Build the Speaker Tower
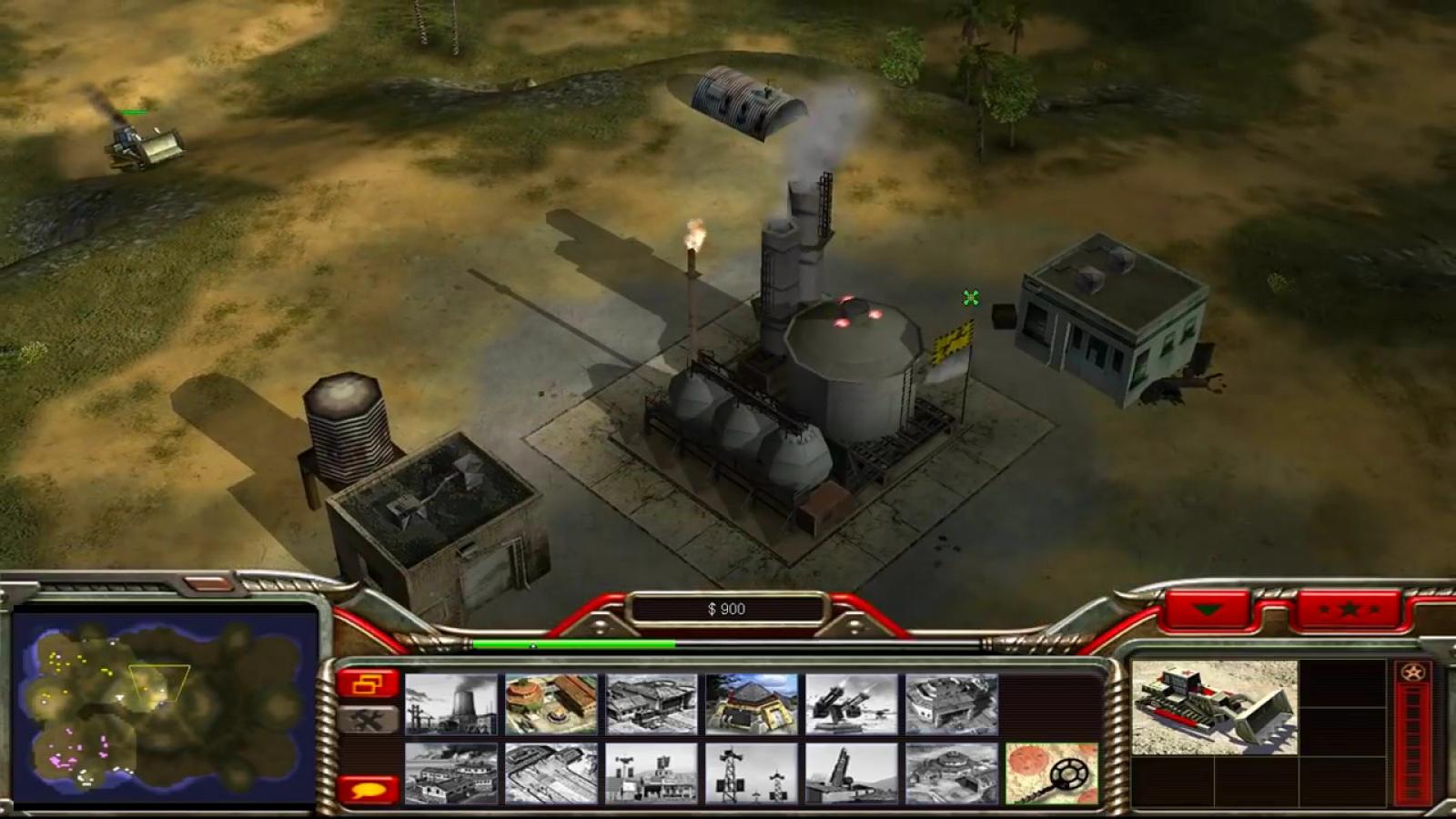The width and height of the screenshot is (1456, 819). pyautogui.click(x=752, y=773)
